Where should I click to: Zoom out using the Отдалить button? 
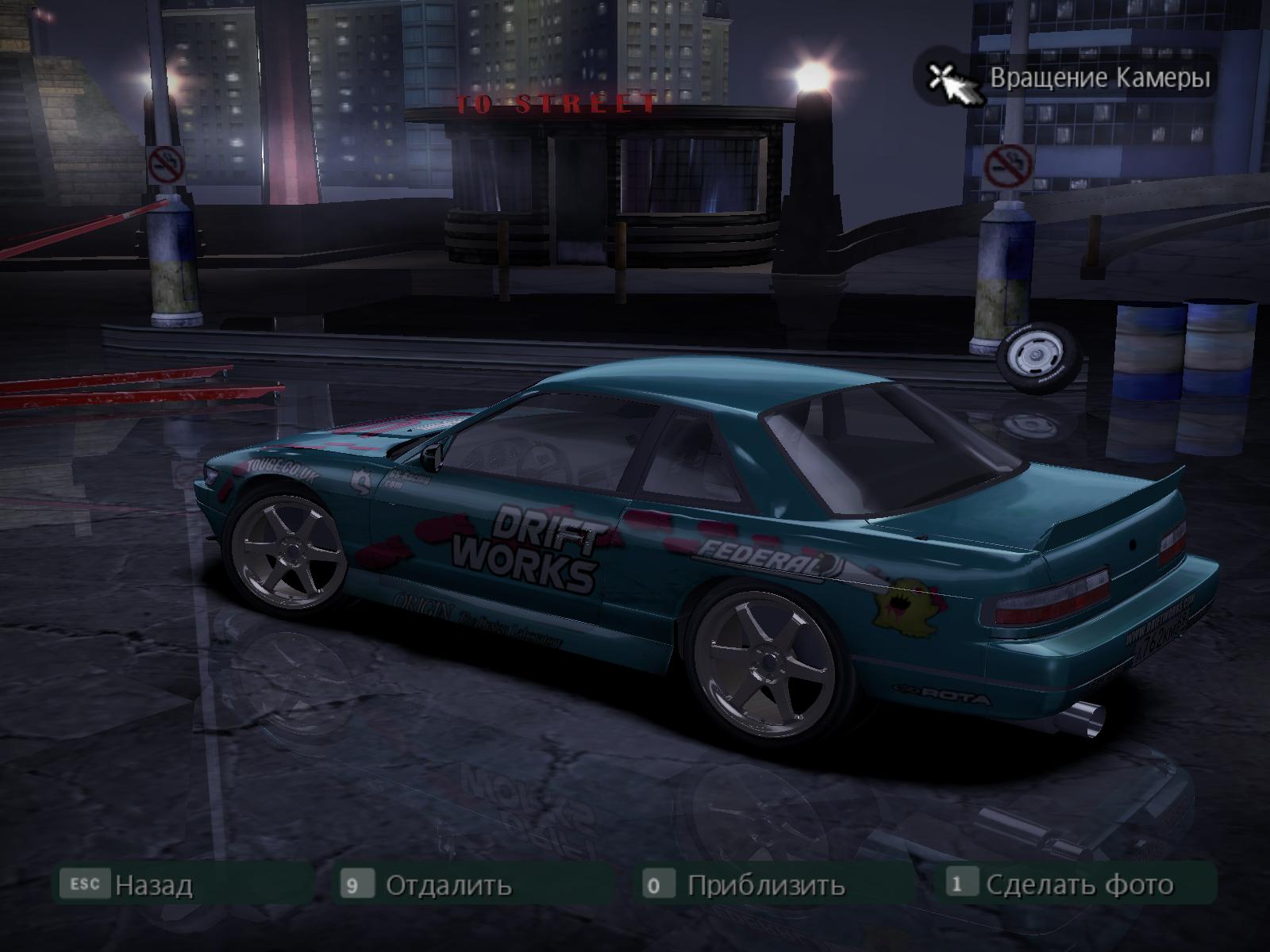pyautogui.click(x=447, y=884)
